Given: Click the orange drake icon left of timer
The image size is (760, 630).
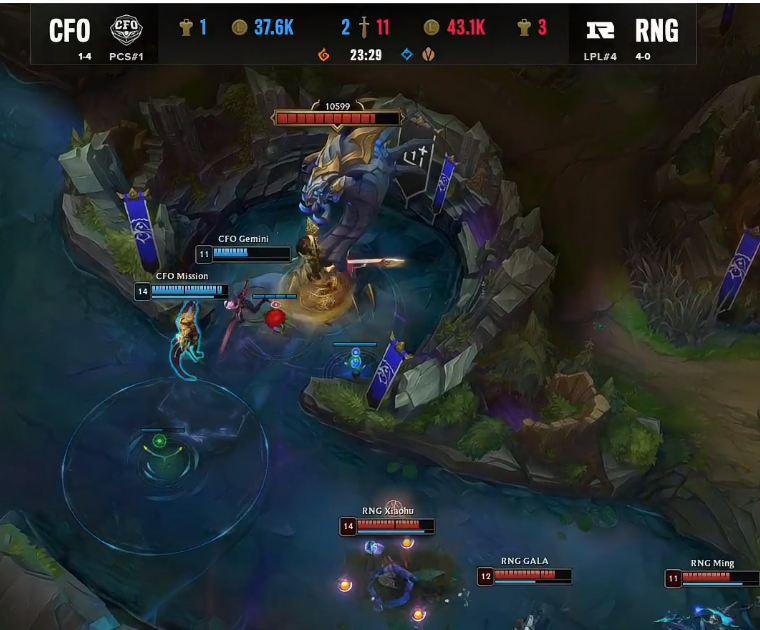Looking at the screenshot, I should pos(323,54).
